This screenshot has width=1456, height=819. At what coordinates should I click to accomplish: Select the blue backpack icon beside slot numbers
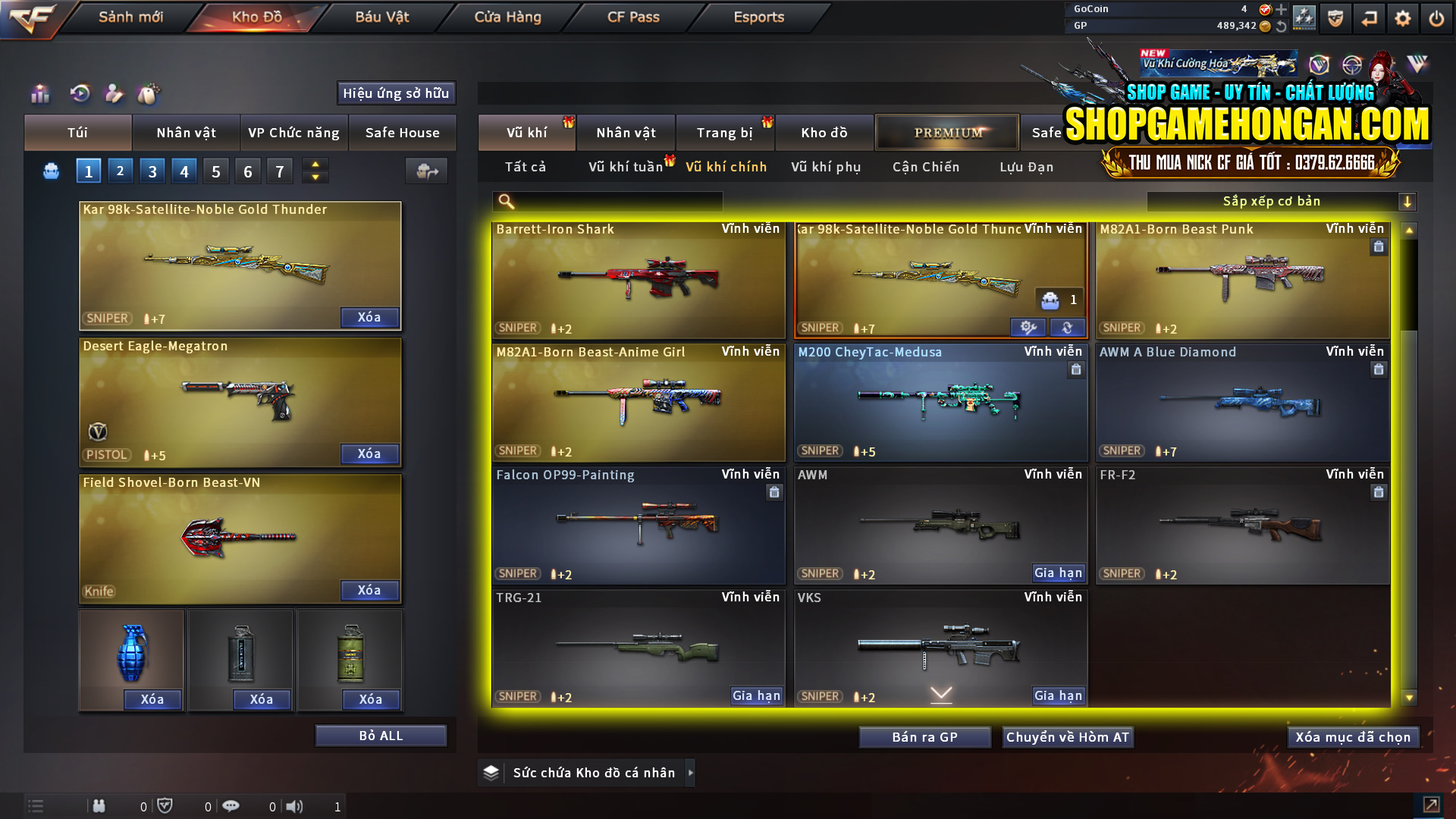(x=51, y=171)
